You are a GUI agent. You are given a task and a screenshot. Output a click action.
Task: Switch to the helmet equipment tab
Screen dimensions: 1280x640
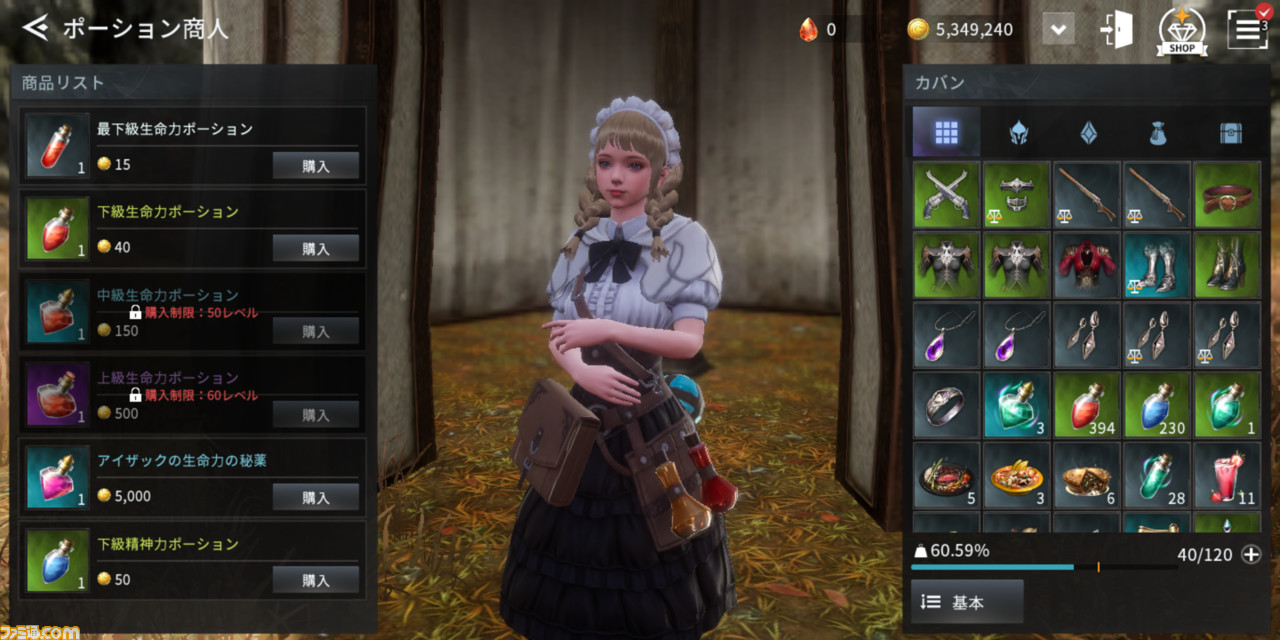1018,132
